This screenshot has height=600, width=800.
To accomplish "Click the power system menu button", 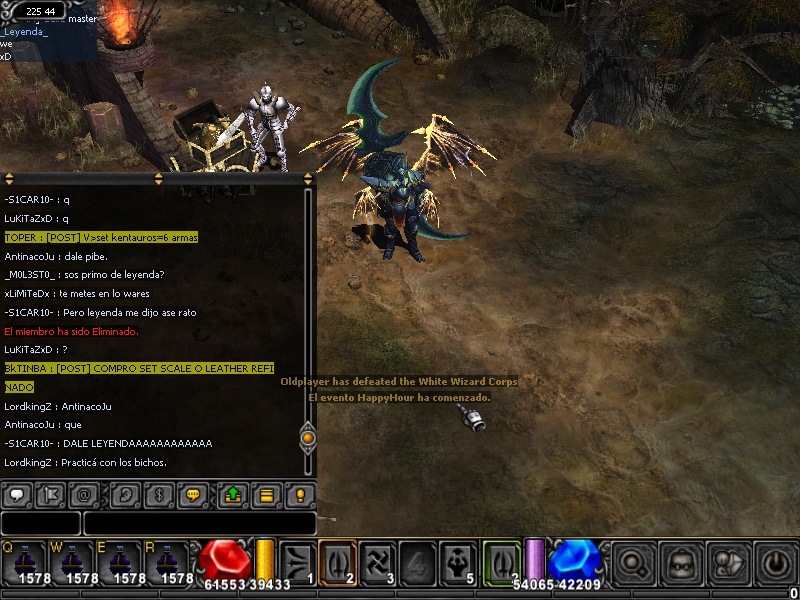I will point(776,561).
